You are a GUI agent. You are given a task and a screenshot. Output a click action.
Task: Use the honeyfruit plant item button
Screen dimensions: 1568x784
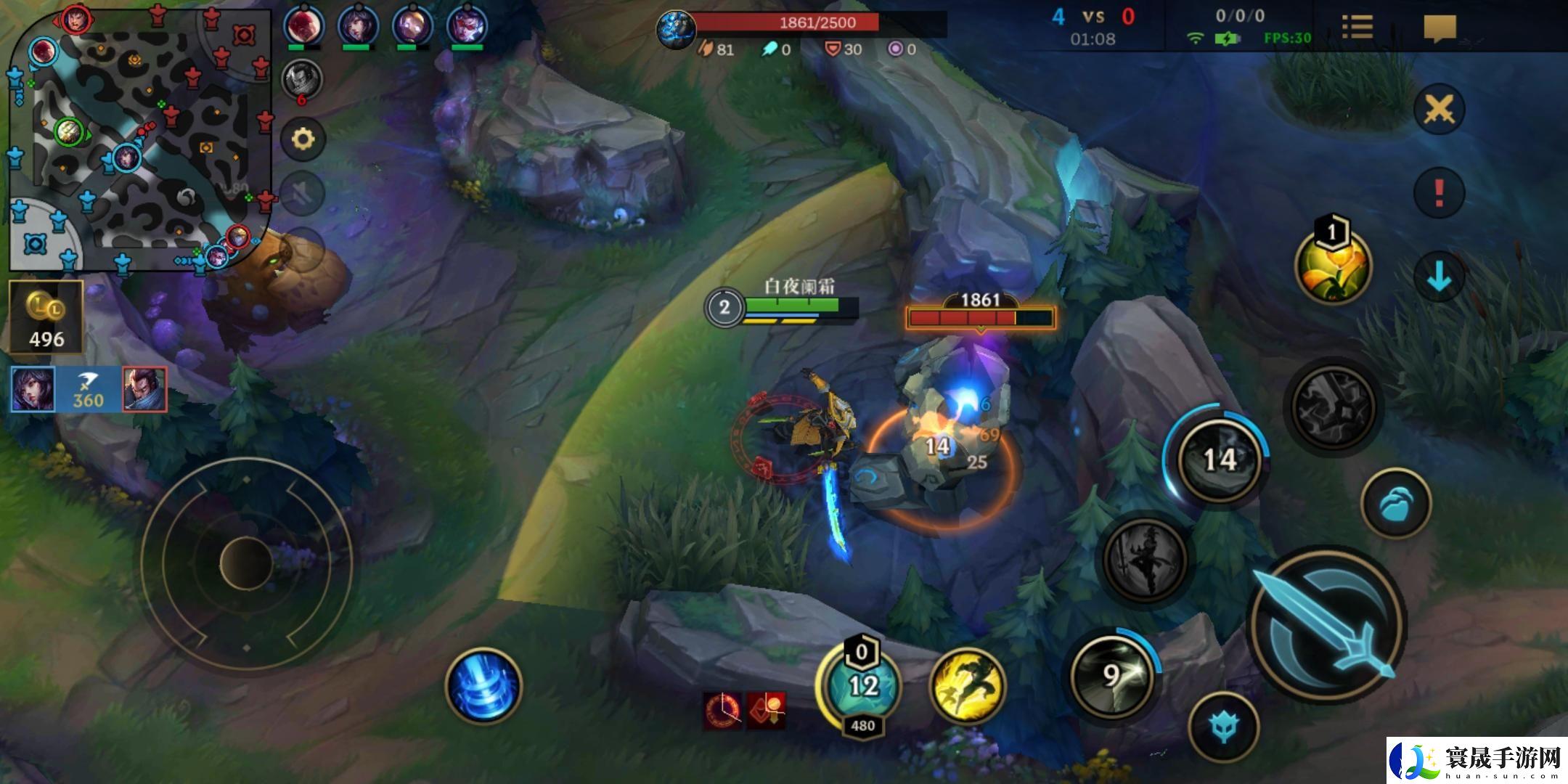pyautogui.click(x=1332, y=267)
